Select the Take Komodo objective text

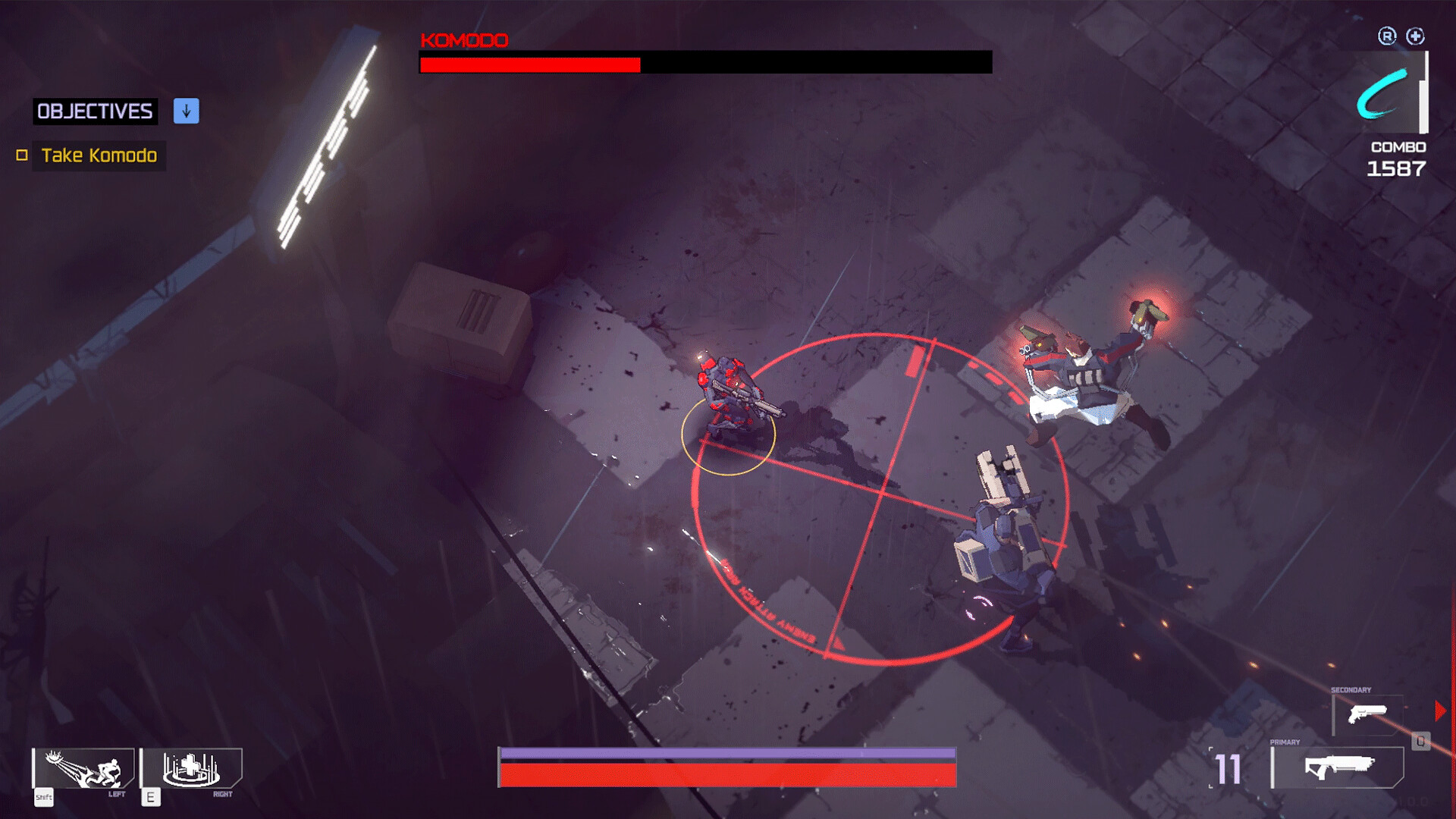point(99,155)
